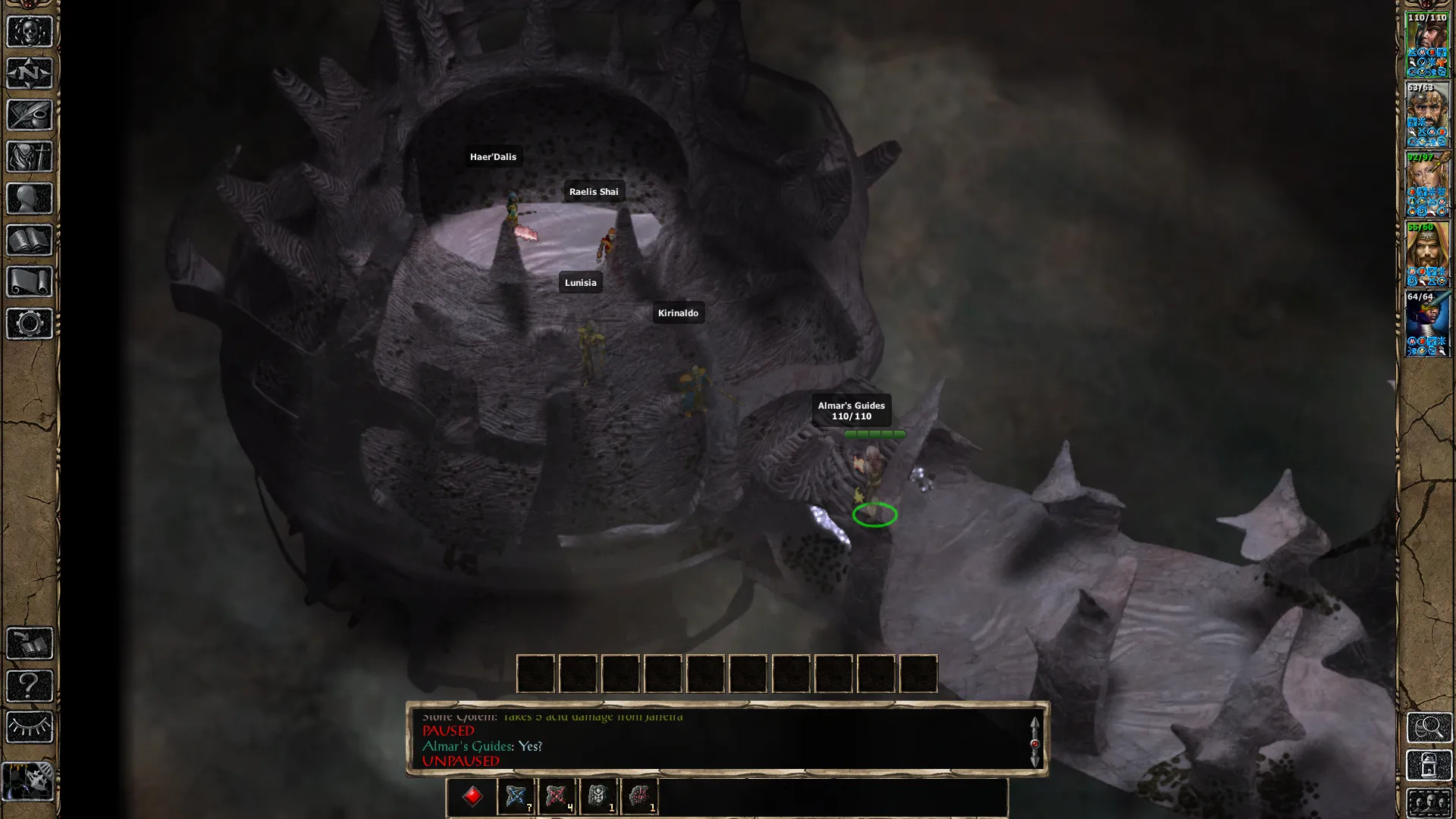Rest the party with the closed eye button

click(30, 727)
